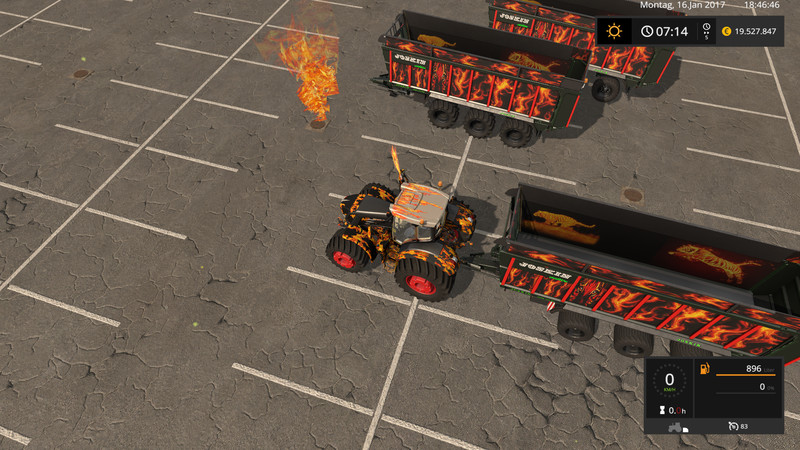
Task: Select the time-scale clock icon
Action: [x=707, y=29]
